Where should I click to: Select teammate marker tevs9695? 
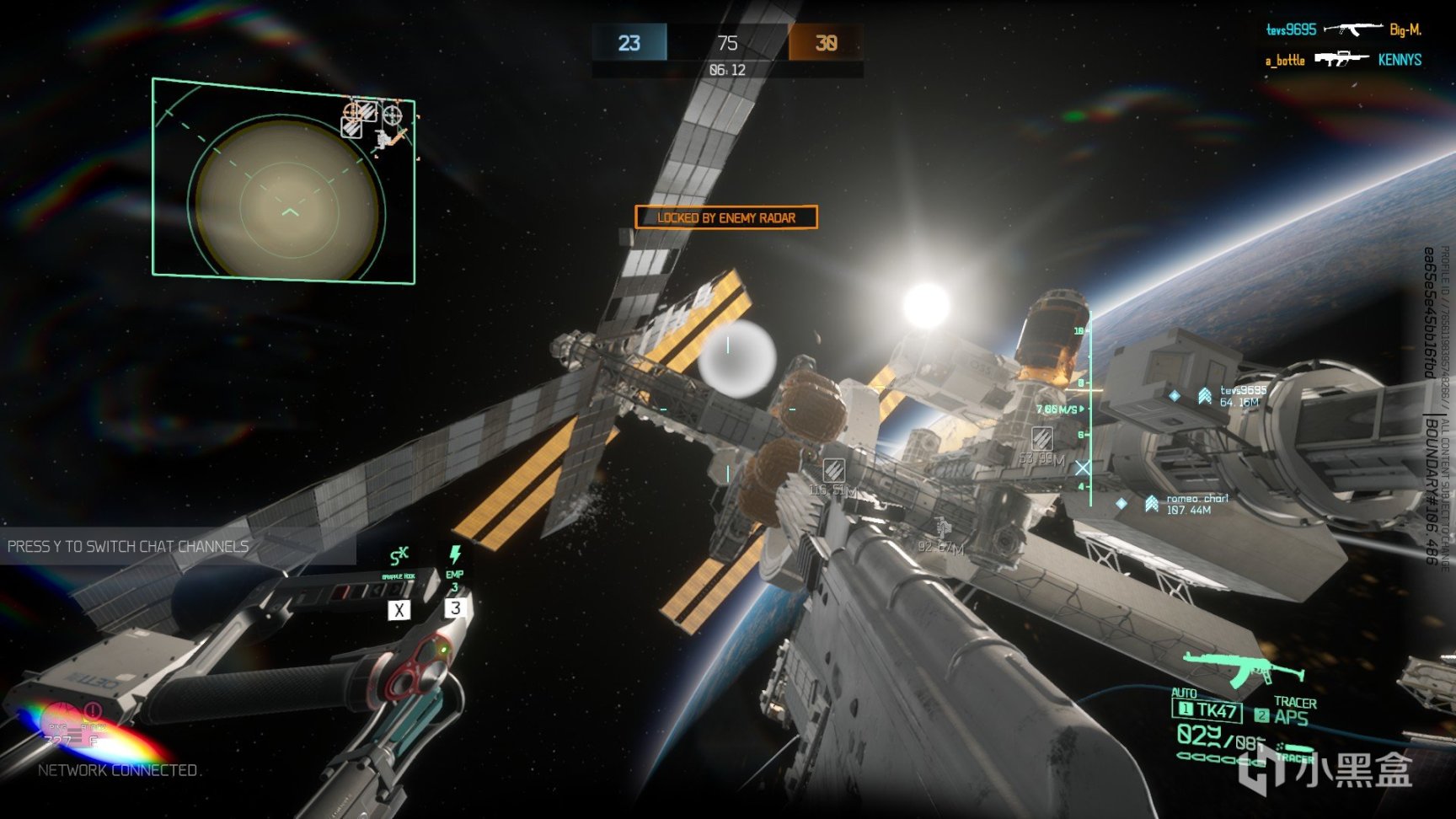[1206, 395]
